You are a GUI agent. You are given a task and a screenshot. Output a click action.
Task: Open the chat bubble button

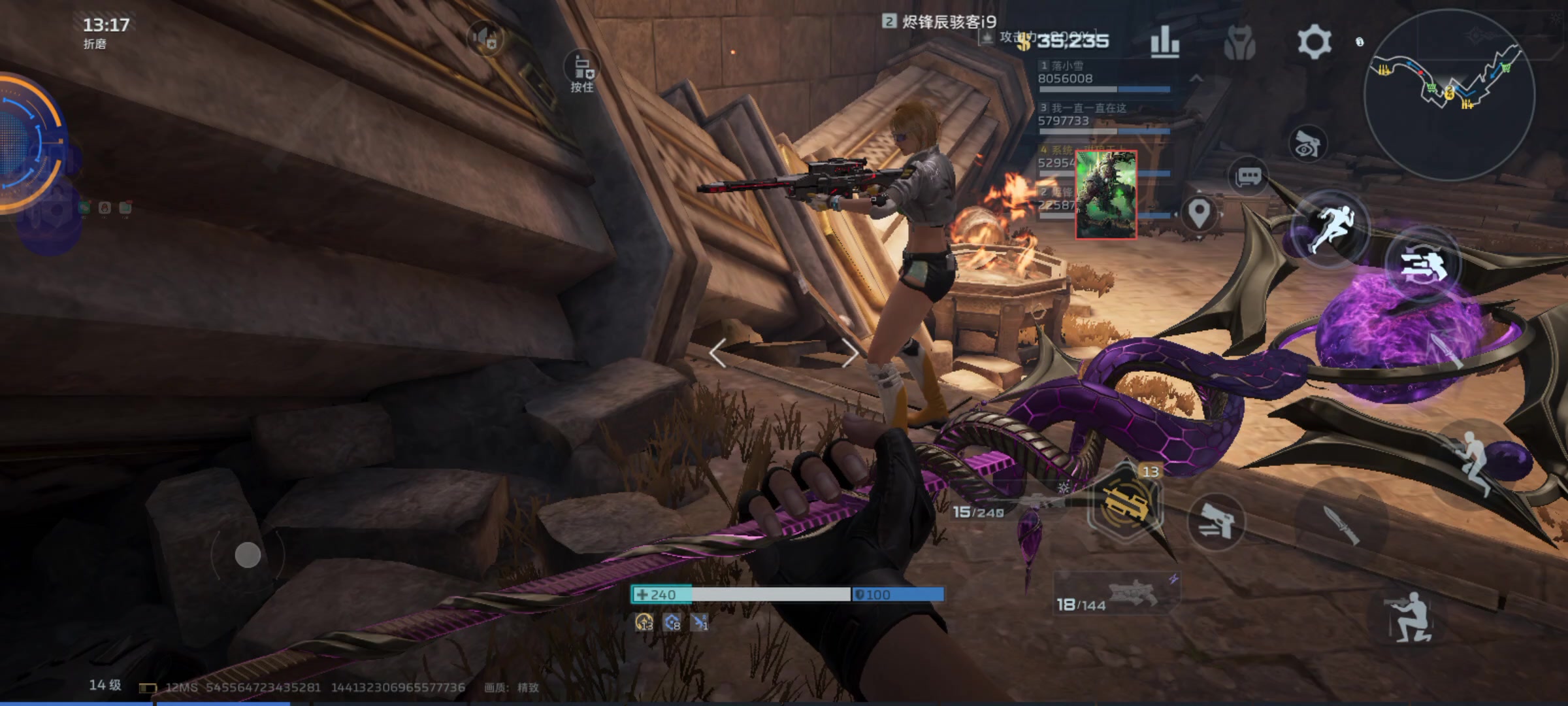pyautogui.click(x=1249, y=176)
